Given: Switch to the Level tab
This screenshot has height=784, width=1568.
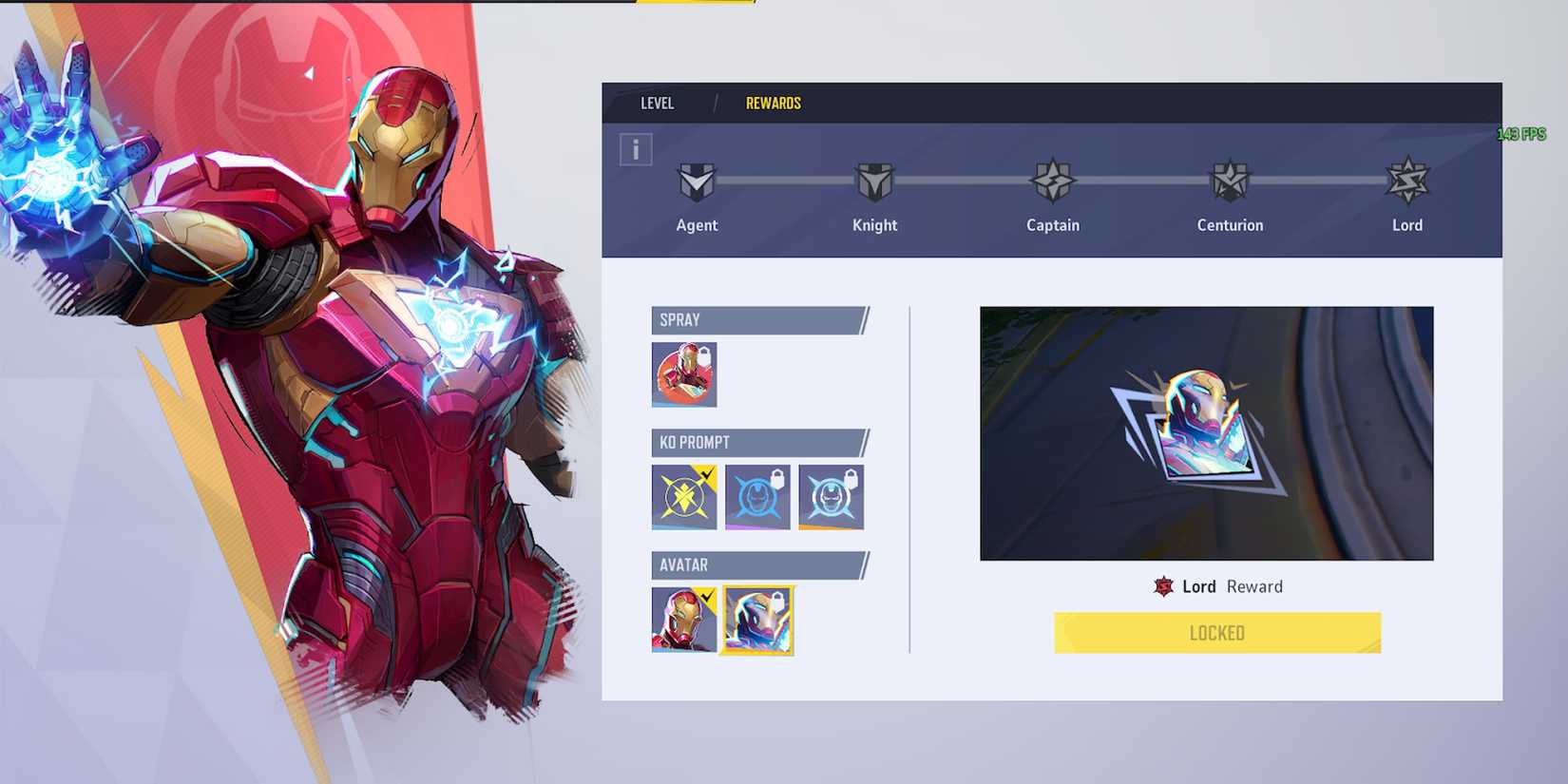Looking at the screenshot, I should point(657,103).
